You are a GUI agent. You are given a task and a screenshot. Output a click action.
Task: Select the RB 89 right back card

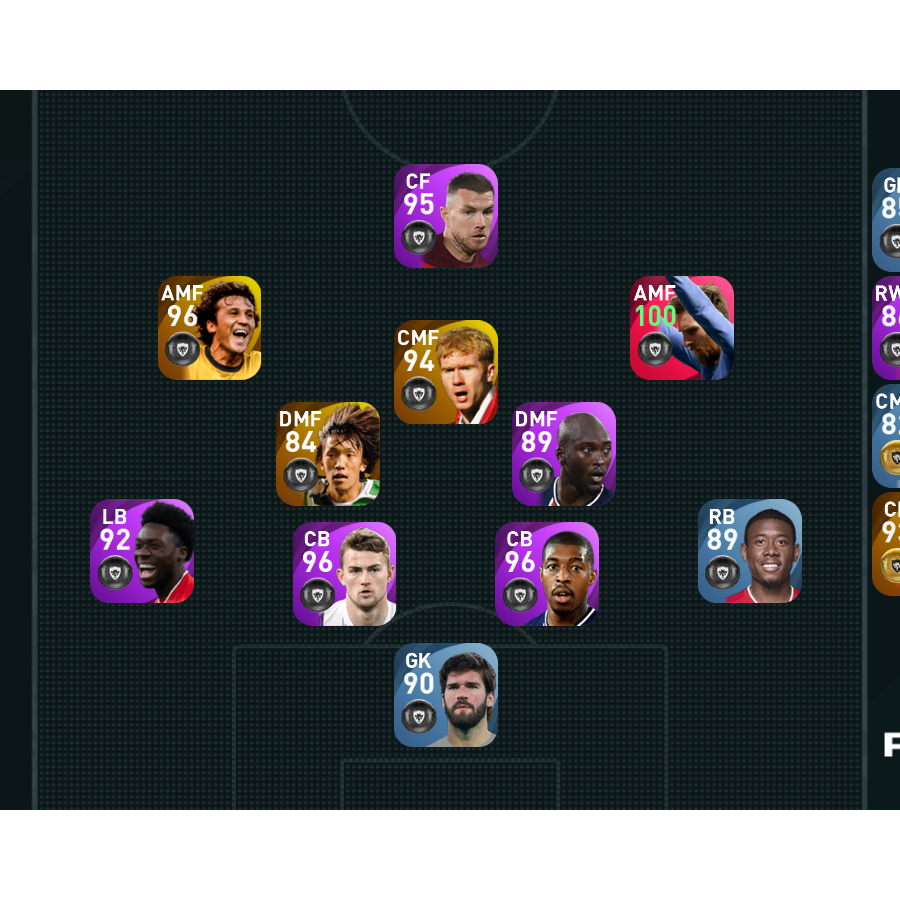click(749, 551)
